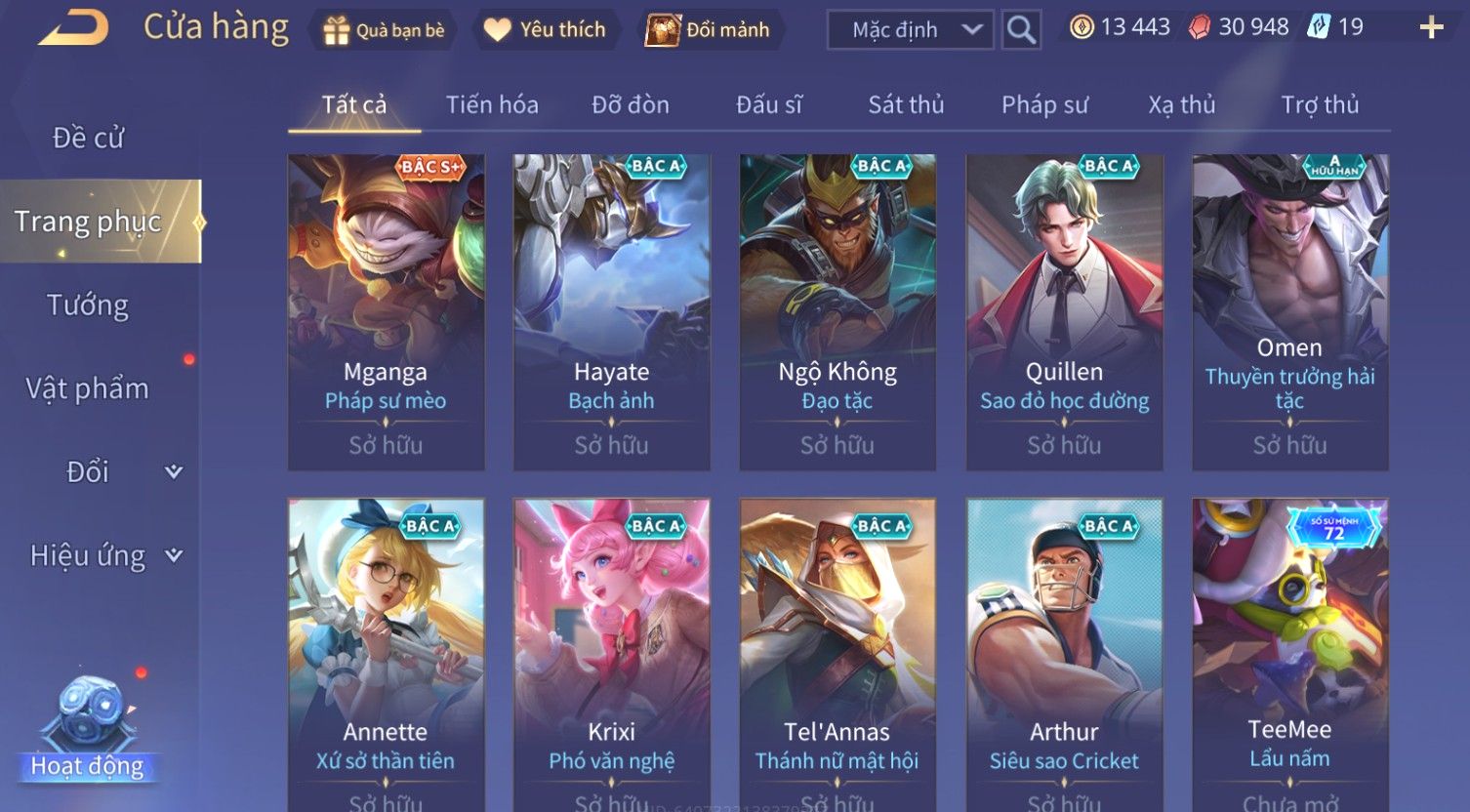Filter skins by Sát thủ tab

906,104
